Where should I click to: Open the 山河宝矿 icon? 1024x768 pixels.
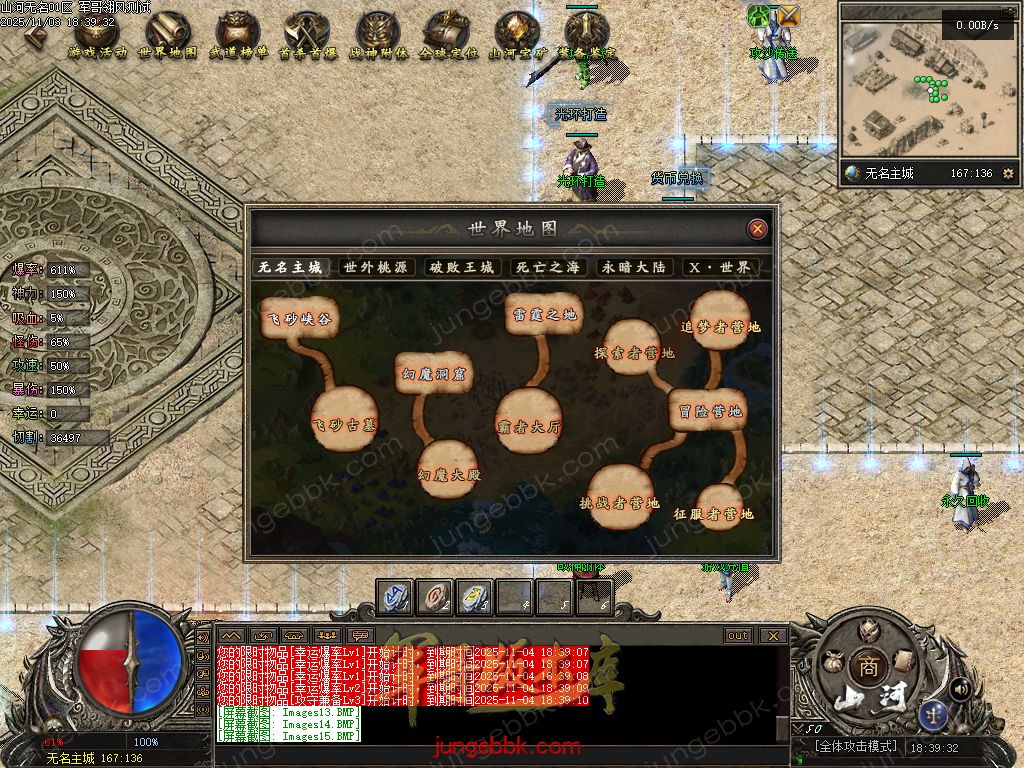click(x=517, y=33)
